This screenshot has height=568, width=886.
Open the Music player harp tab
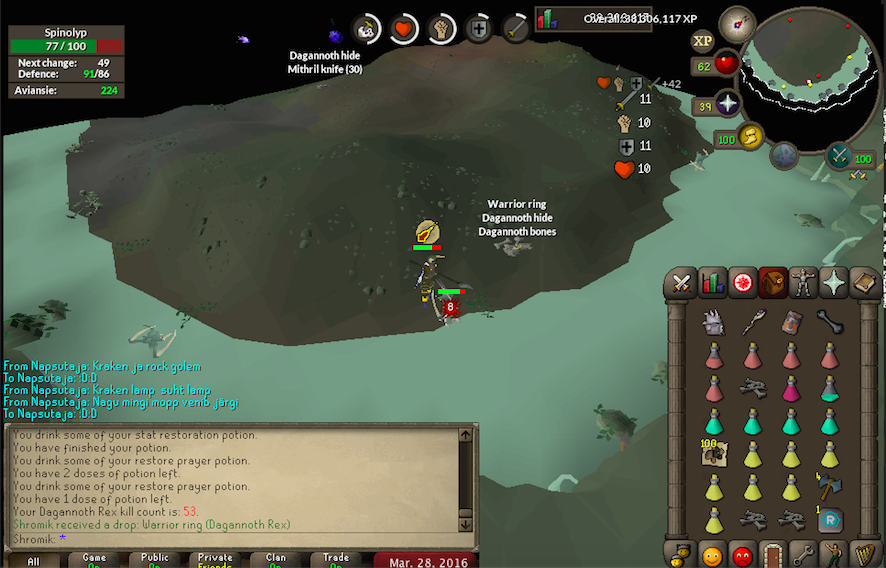click(x=863, y=553)
